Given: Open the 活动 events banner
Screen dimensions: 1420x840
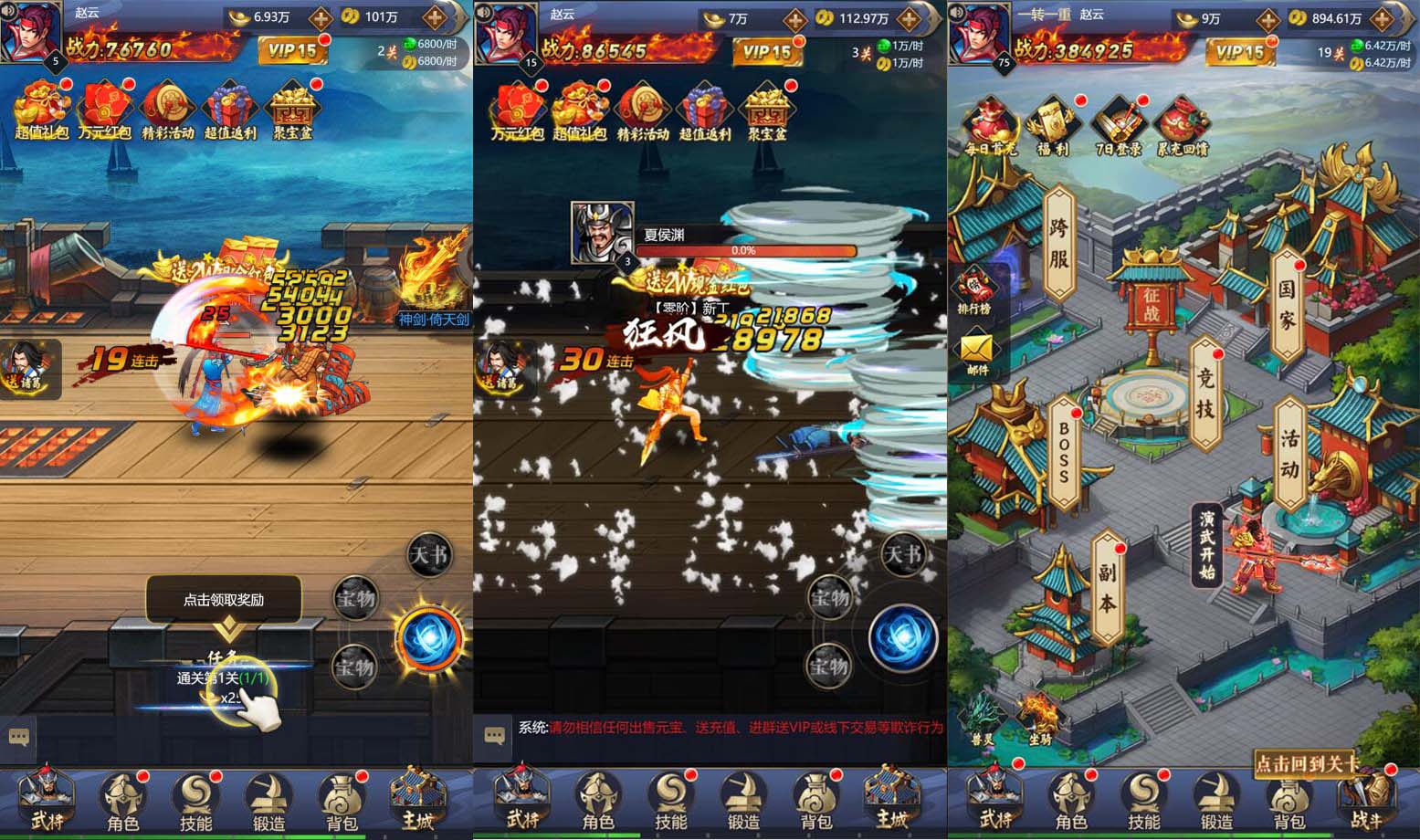Looking at the screenshot, I should (1289, 454).
